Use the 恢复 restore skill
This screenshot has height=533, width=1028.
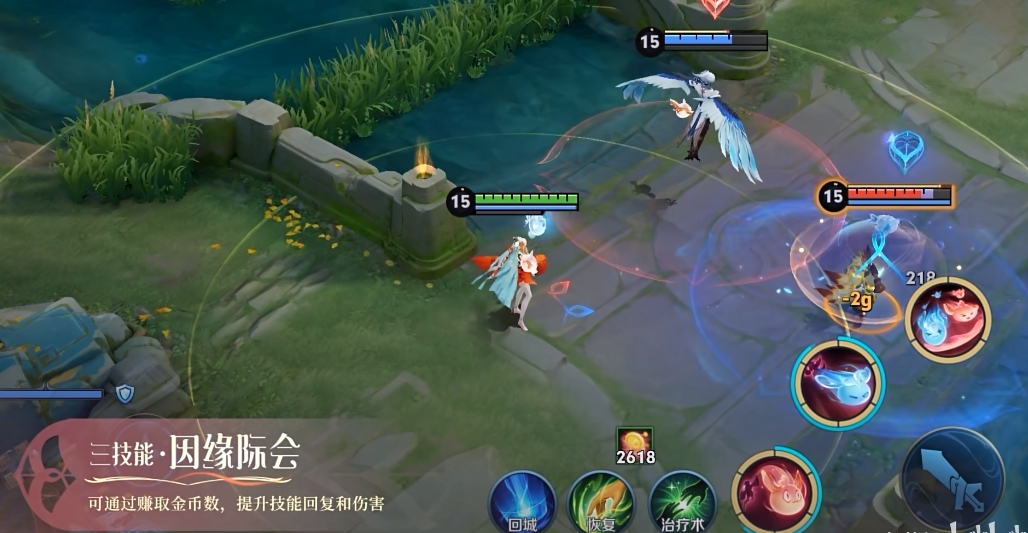coord(601,502)
